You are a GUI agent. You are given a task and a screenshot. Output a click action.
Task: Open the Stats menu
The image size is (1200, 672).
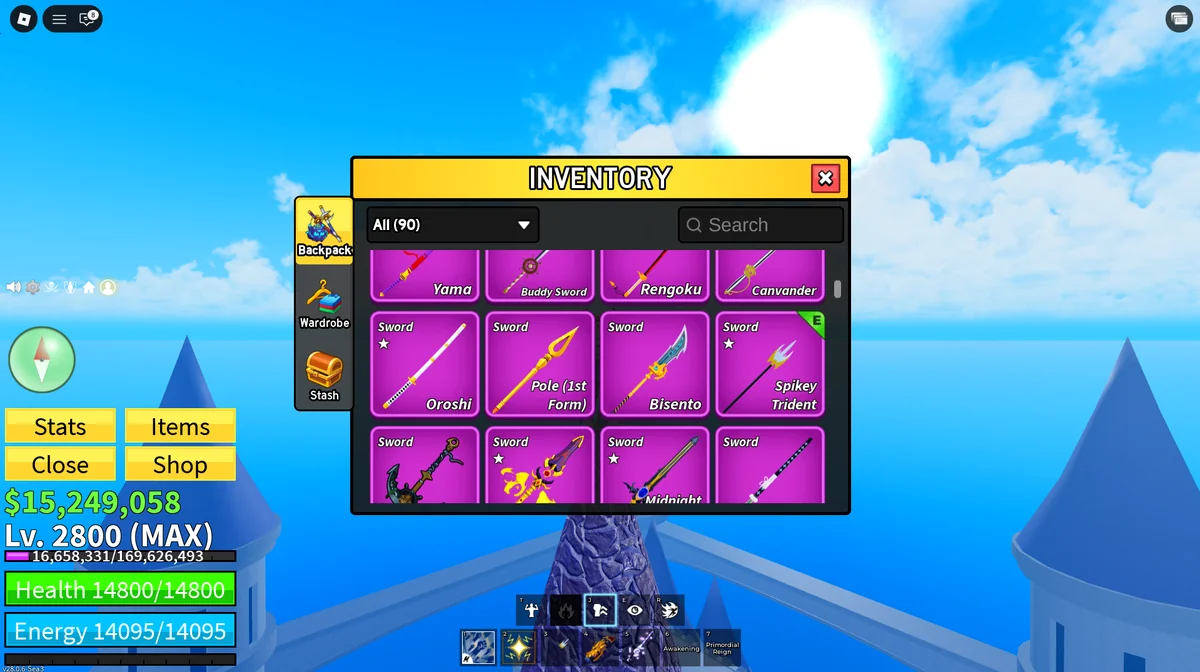60,427
